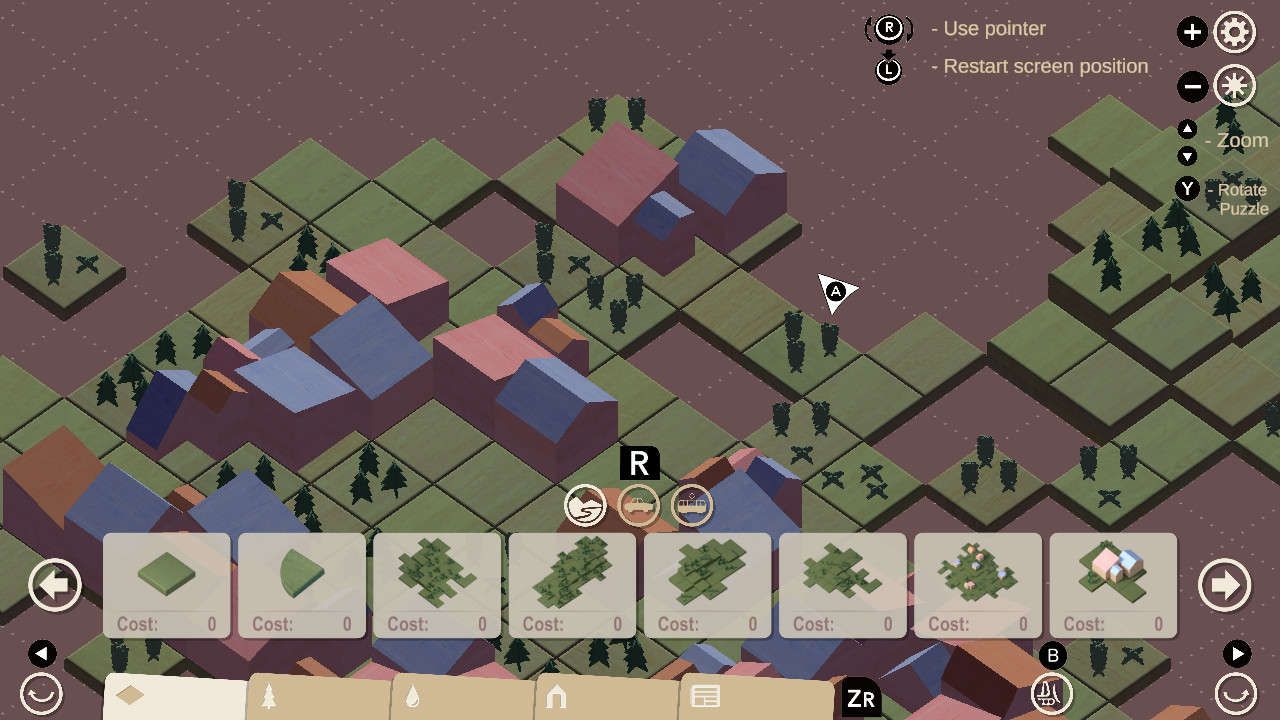
Task: Click the zoom out minus button
Action: tap(1192, 86)
